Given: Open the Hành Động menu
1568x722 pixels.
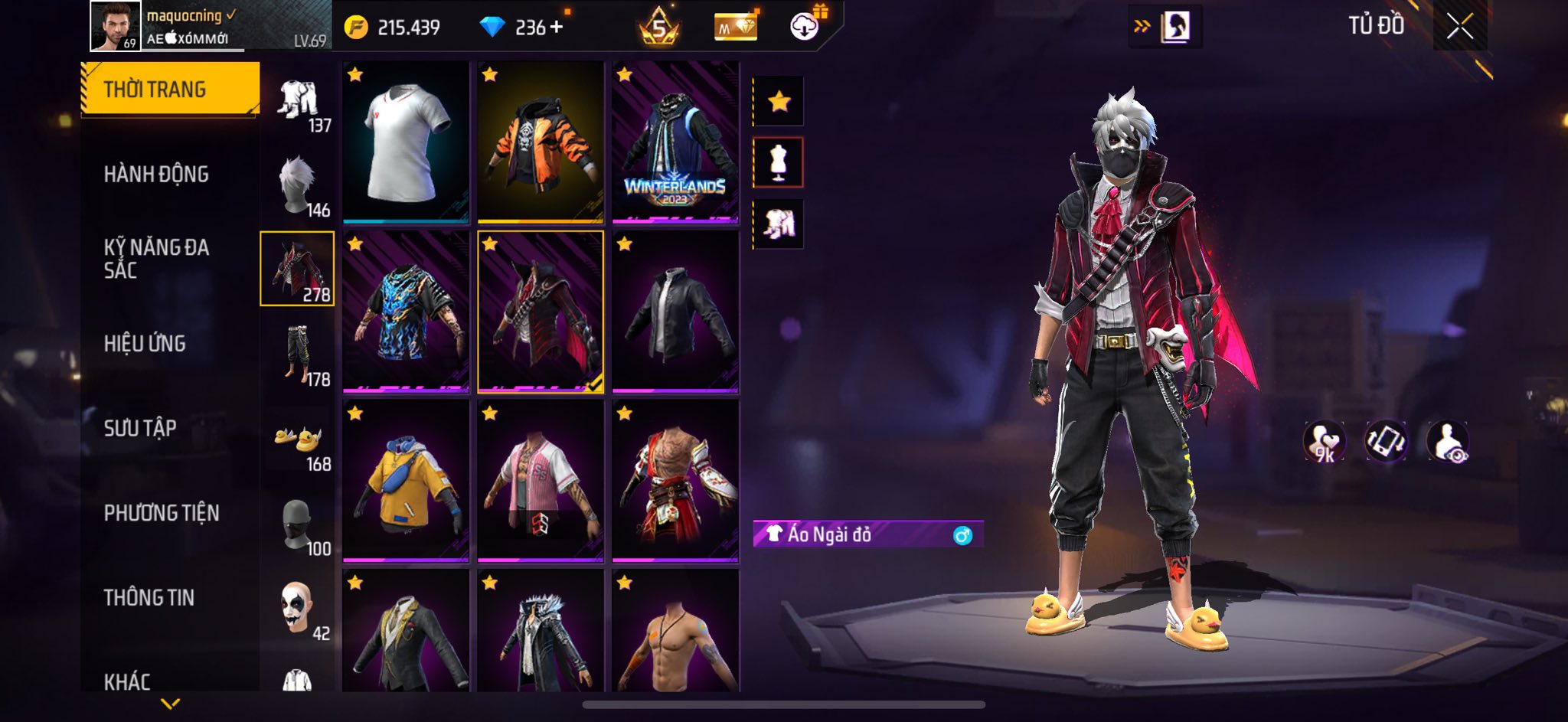Looking at the screenshot, I should click(156, 175).
